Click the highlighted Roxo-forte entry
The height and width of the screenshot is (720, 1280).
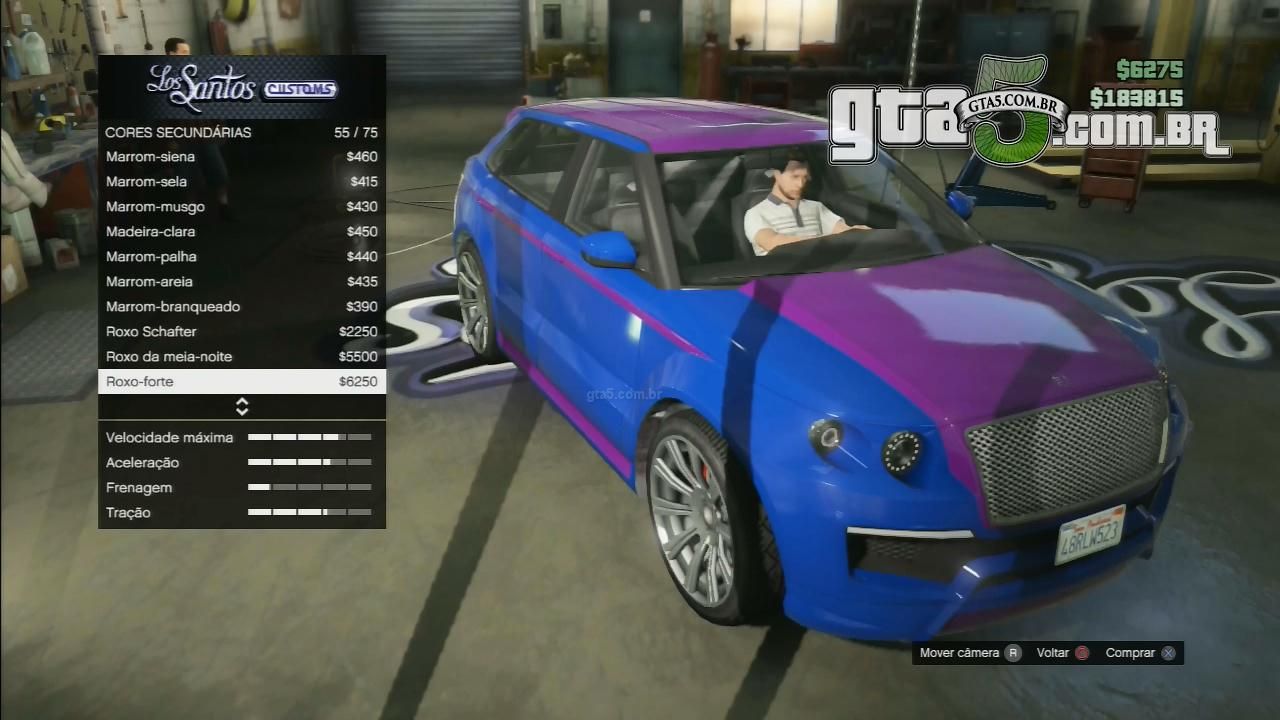(241, 382)
